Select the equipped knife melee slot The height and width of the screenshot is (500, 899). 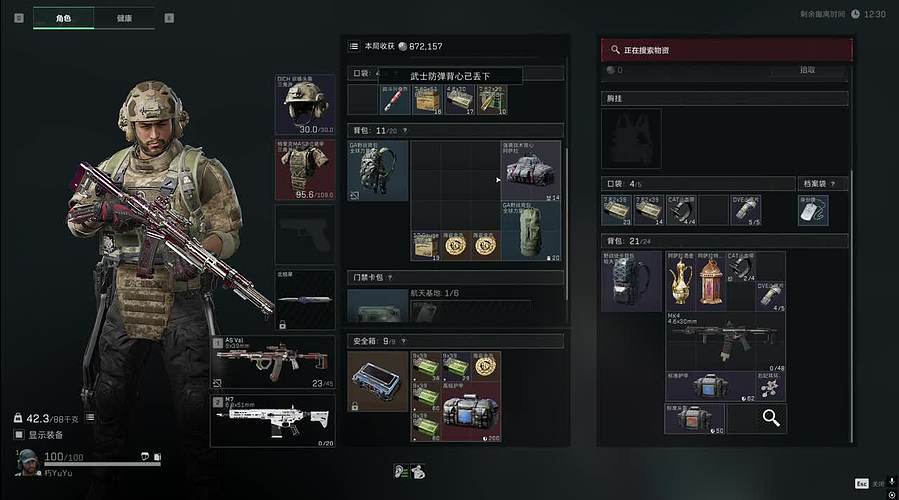tap(305, 299)
